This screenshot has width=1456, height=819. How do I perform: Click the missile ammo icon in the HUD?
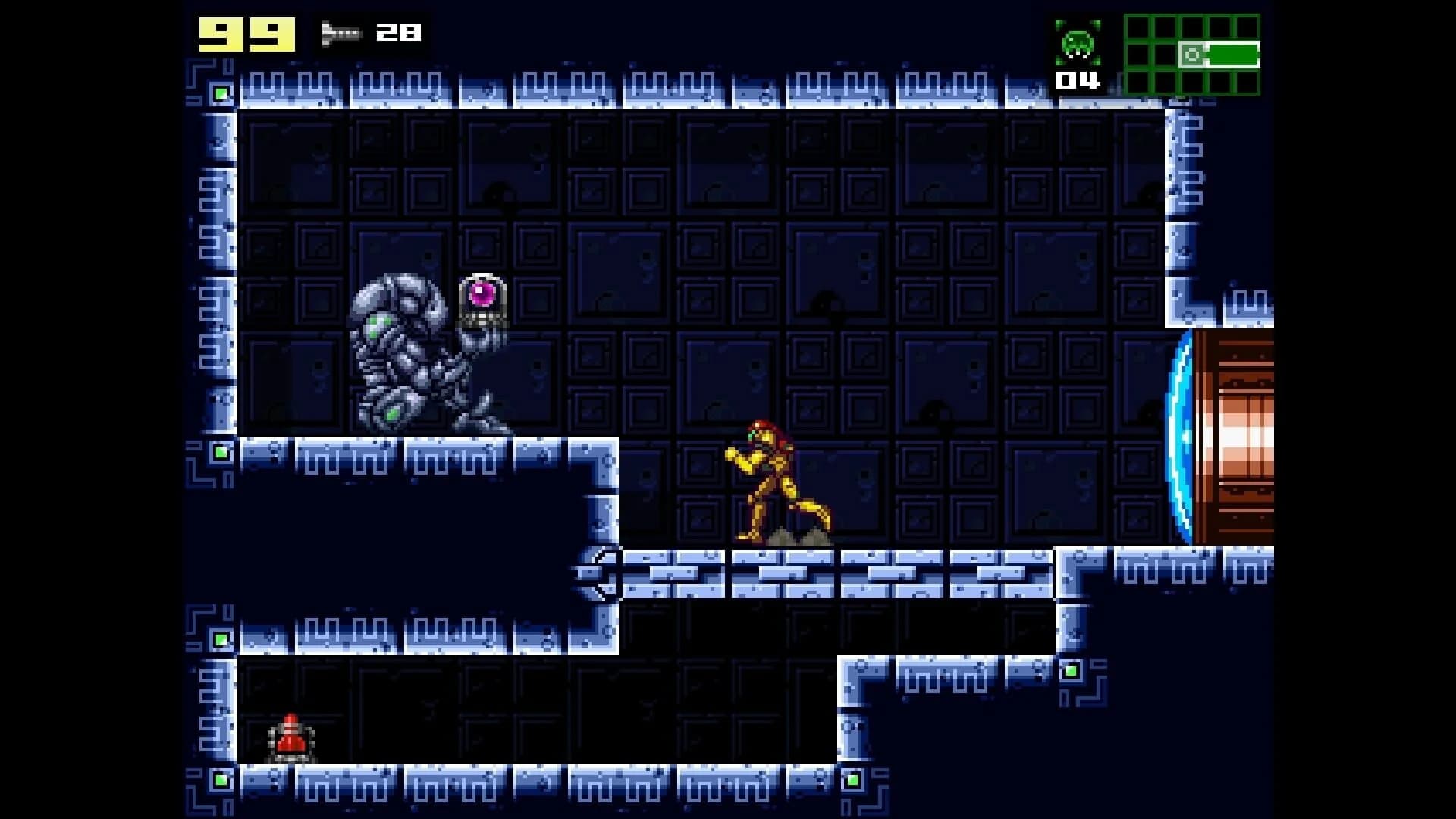(x=341, y=33)
